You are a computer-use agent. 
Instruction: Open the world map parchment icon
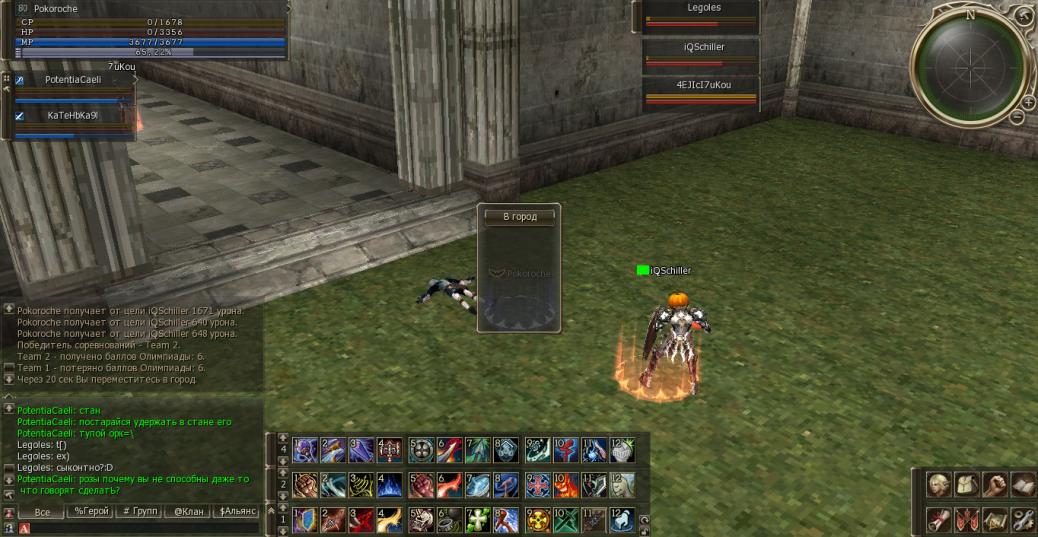point(993,520)
